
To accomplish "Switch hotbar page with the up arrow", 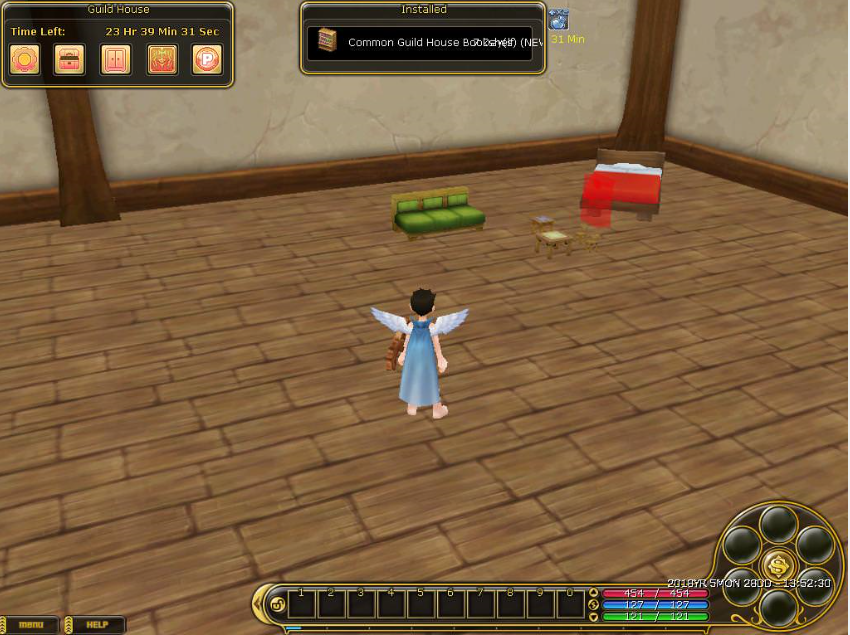I will click(593, 594).
